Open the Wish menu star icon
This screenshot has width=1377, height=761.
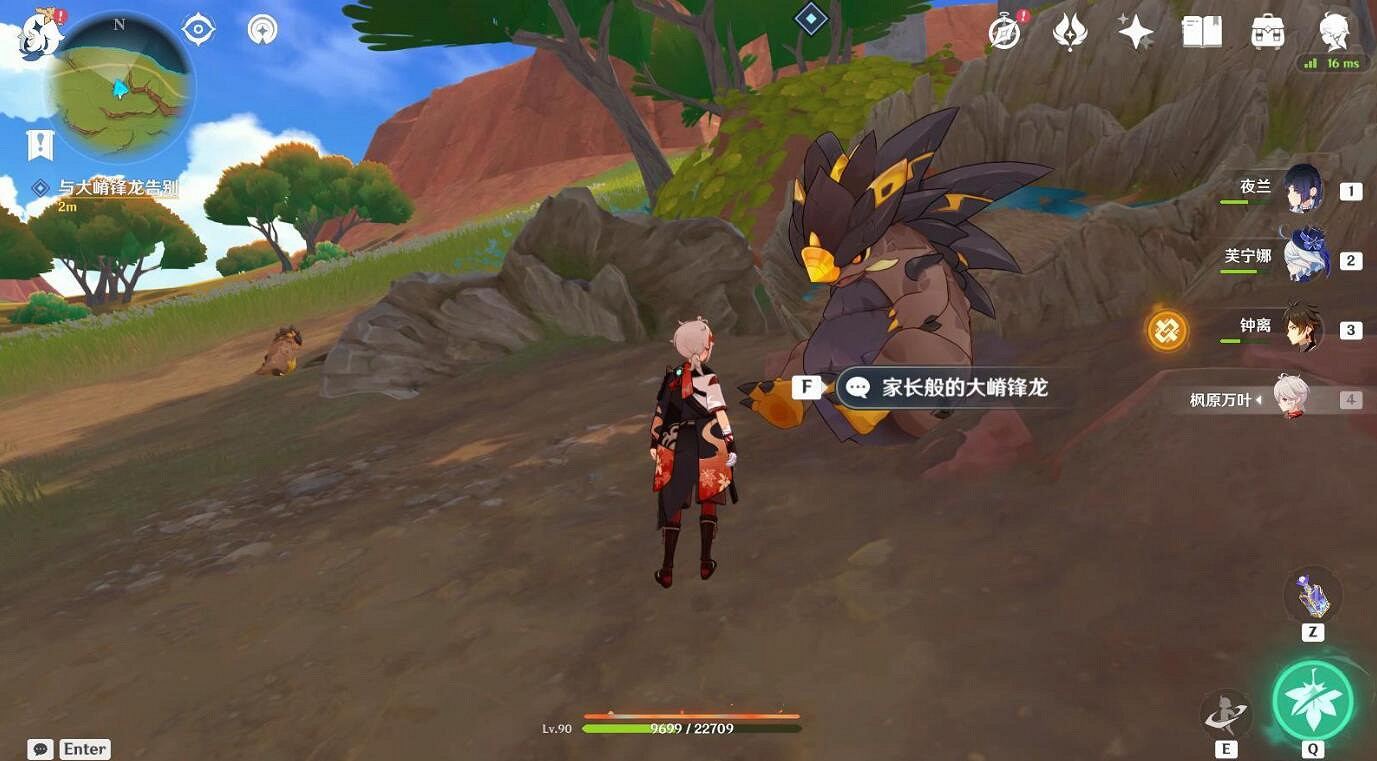(1135, 31)
